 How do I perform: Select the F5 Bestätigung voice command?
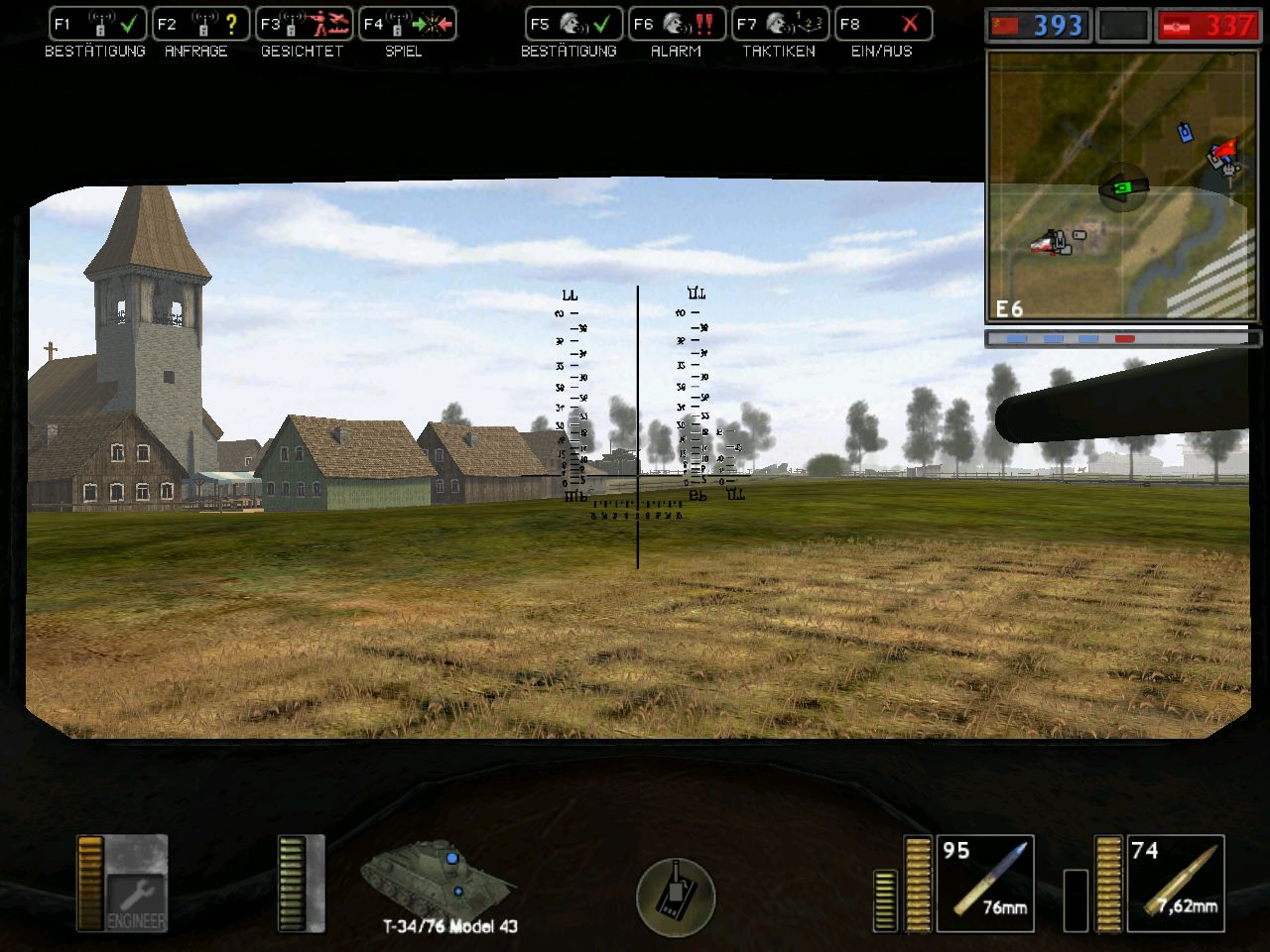point(573,25)
